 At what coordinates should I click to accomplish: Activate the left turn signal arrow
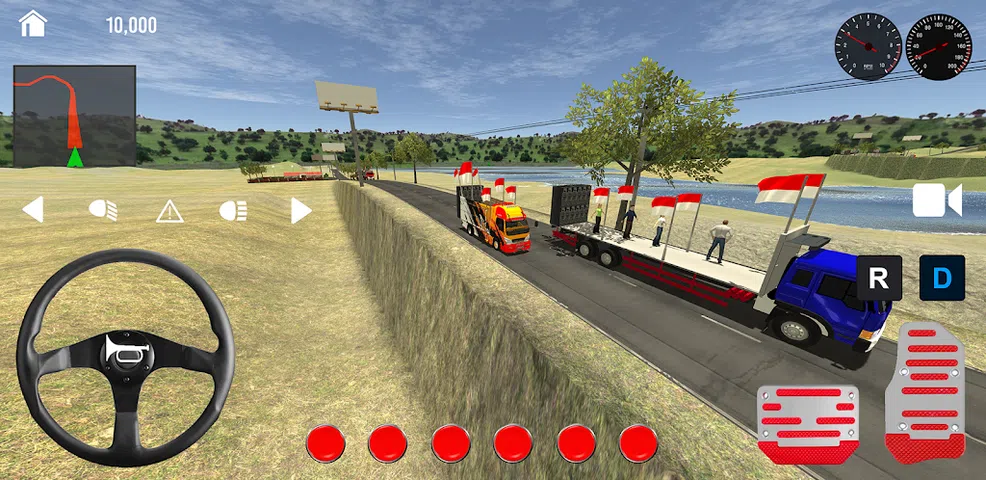[x=33, y=210]
